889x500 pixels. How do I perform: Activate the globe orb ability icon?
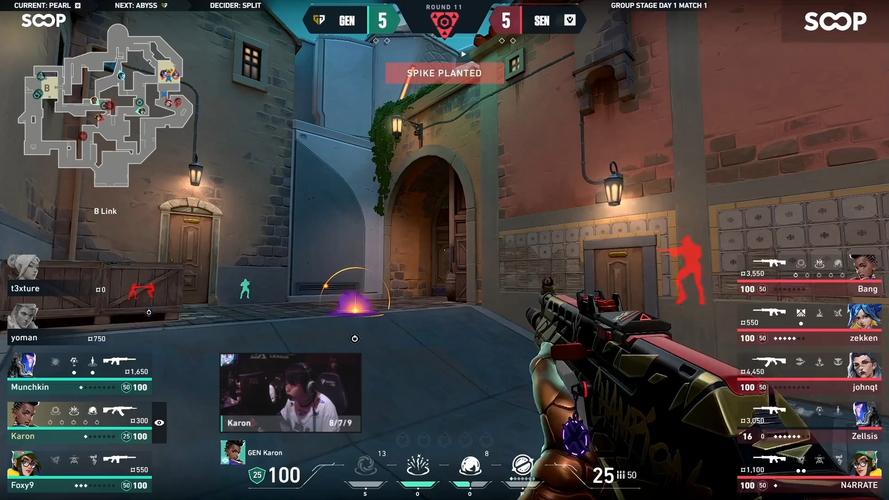coord(470,466)
